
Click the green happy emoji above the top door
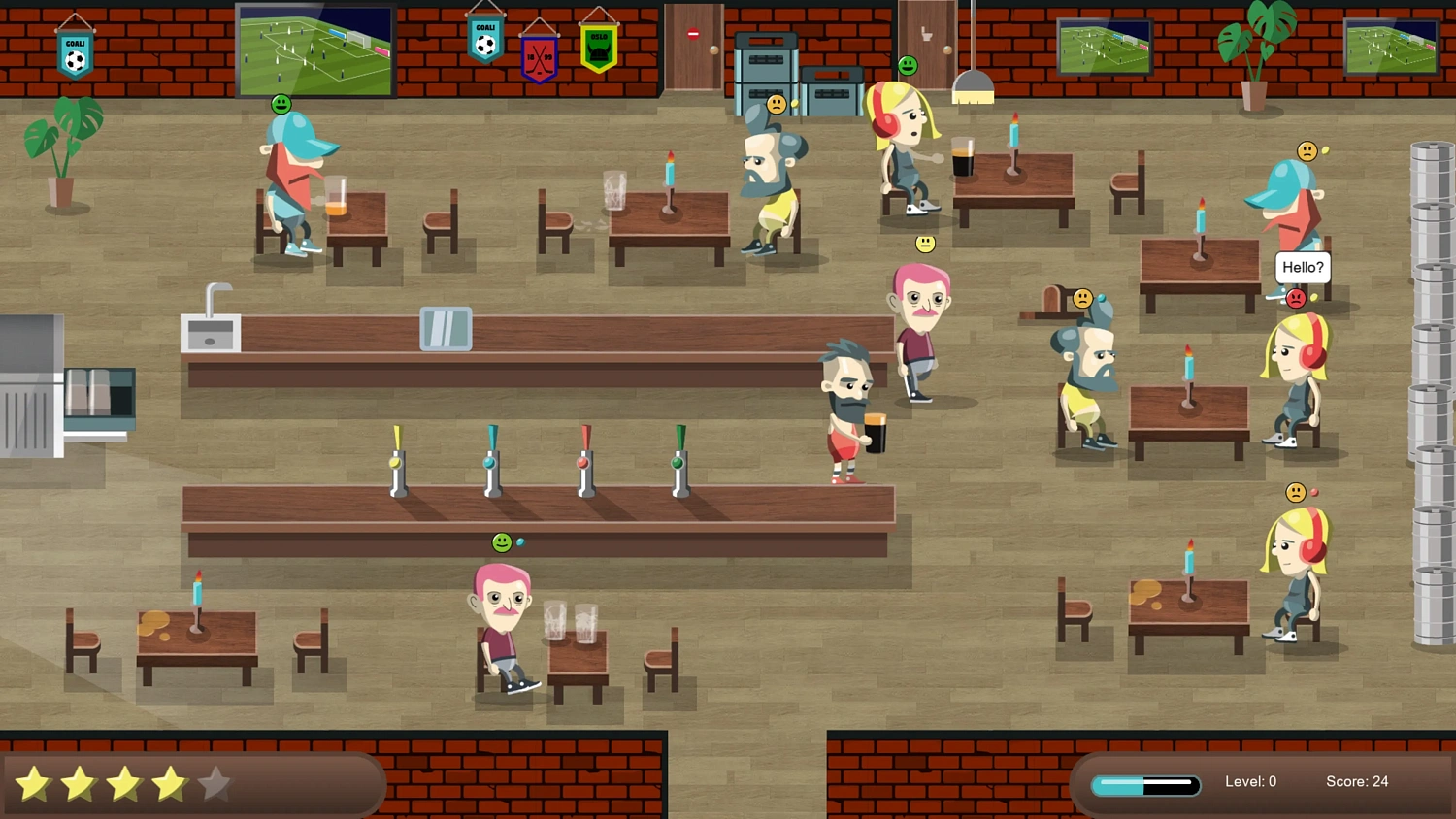pyautogui.click(x=907, y=66)
